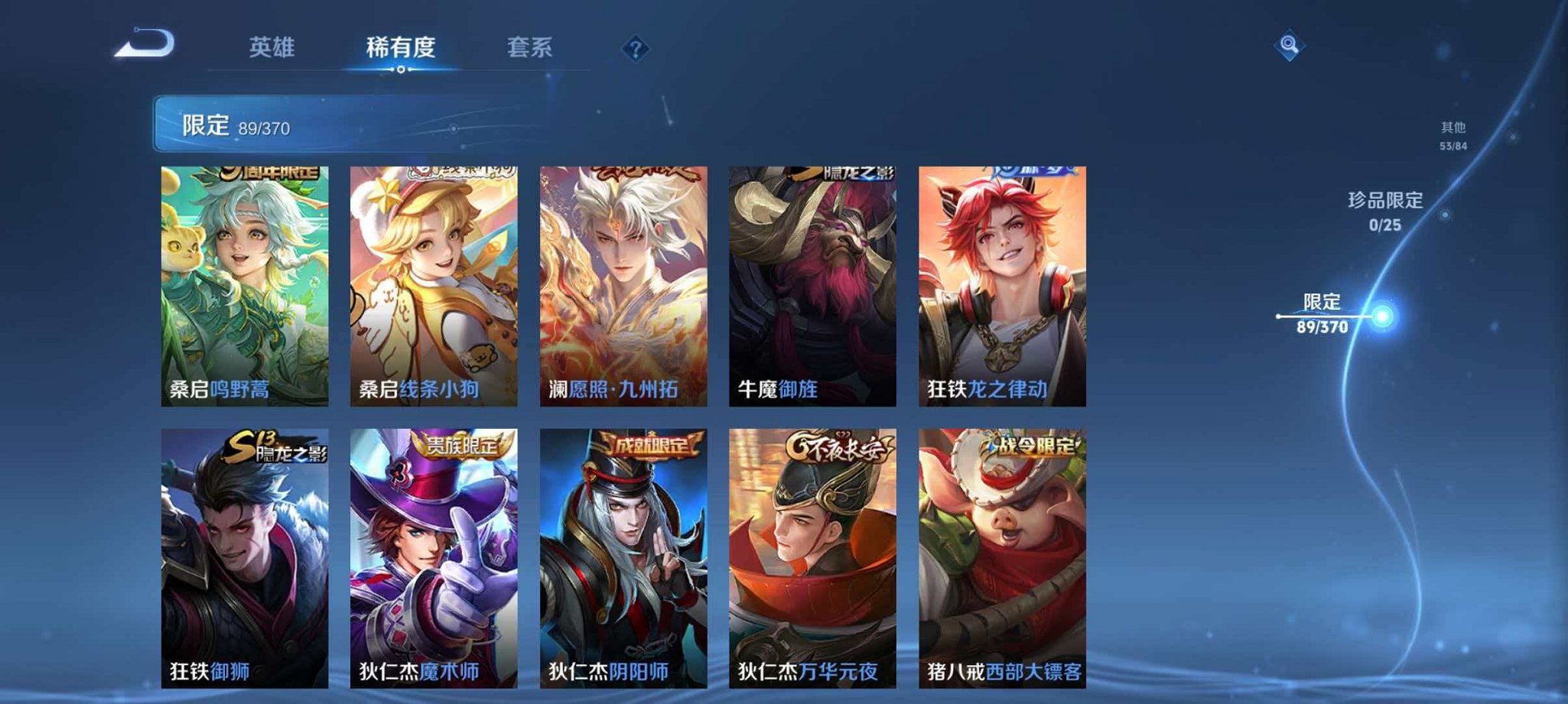Switch to the 英雄 tab
This screenshot has height=704, width=1568.
[274, 47]
